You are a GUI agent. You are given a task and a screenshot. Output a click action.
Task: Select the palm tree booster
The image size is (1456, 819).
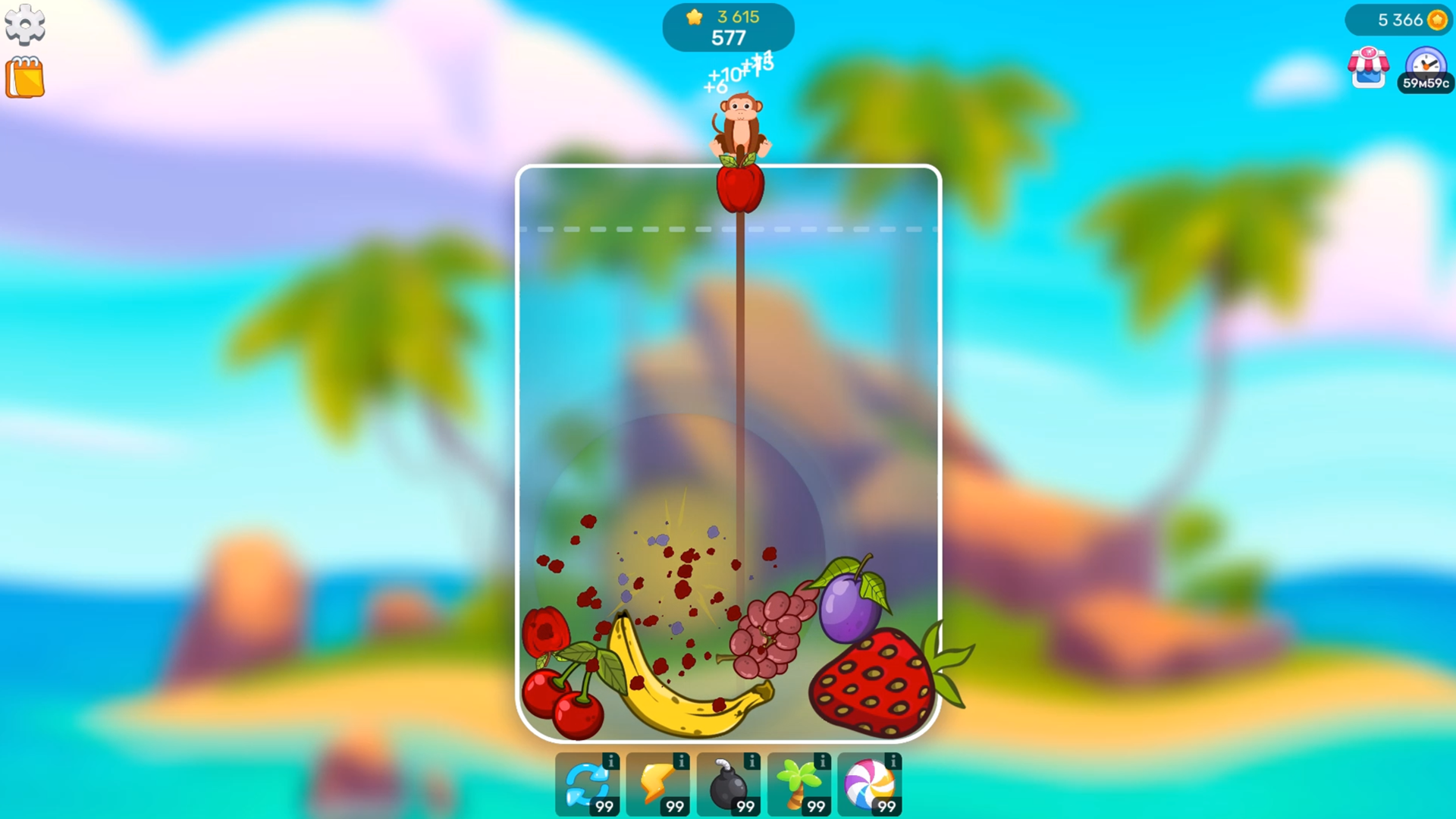pyautogui.click(x=799, y=783)
